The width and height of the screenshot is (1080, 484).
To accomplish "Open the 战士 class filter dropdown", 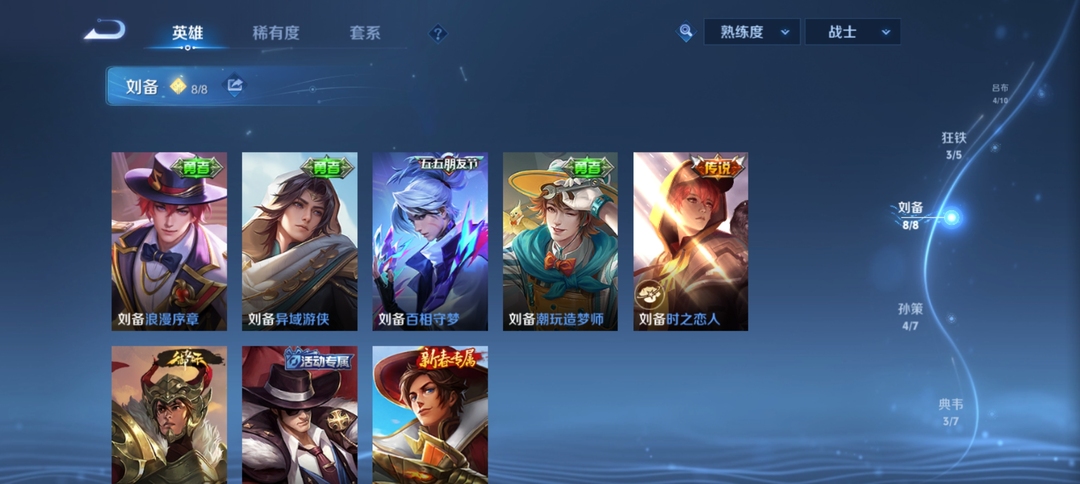I will [853, 32].
